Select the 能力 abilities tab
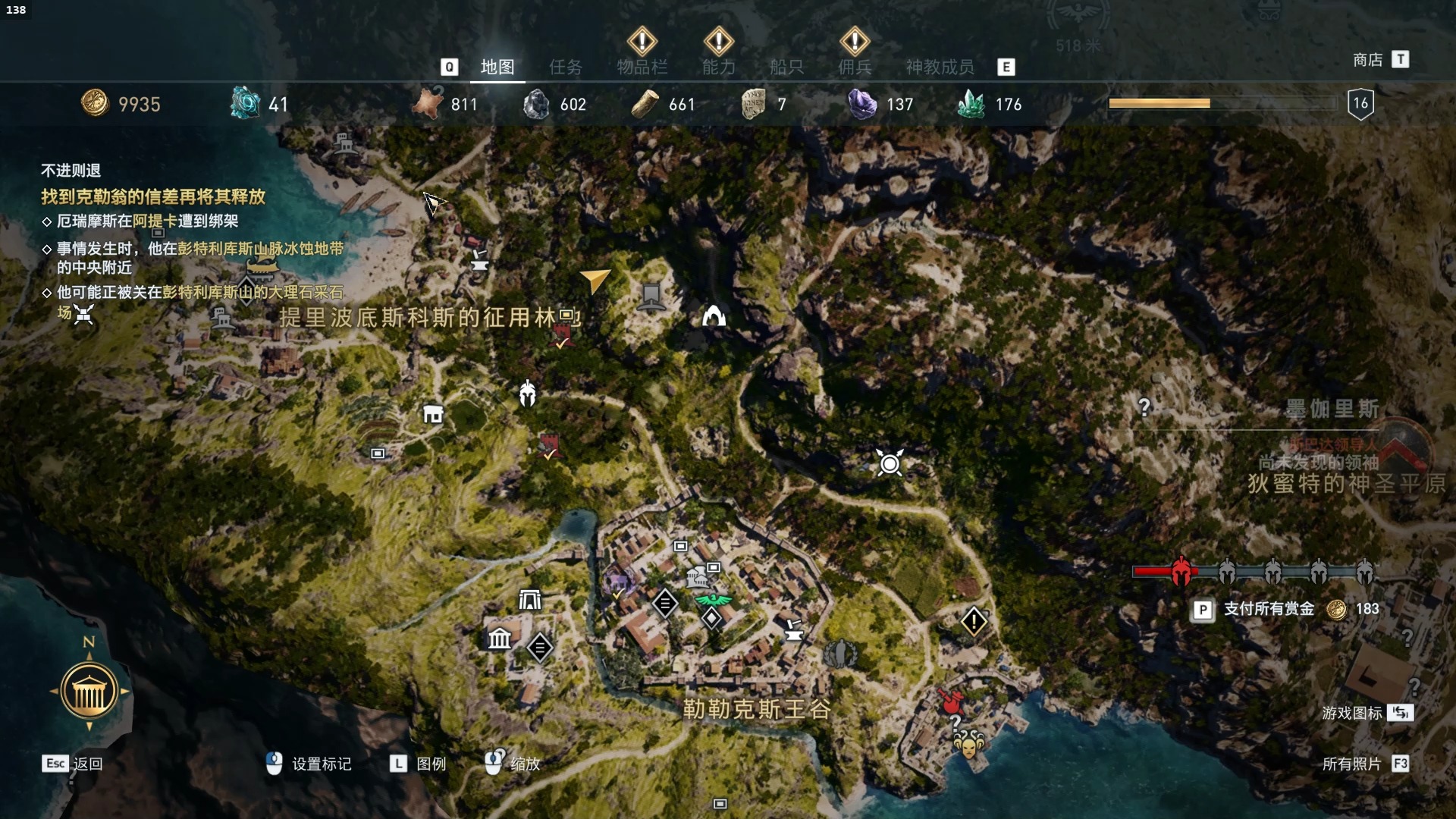 718,67
